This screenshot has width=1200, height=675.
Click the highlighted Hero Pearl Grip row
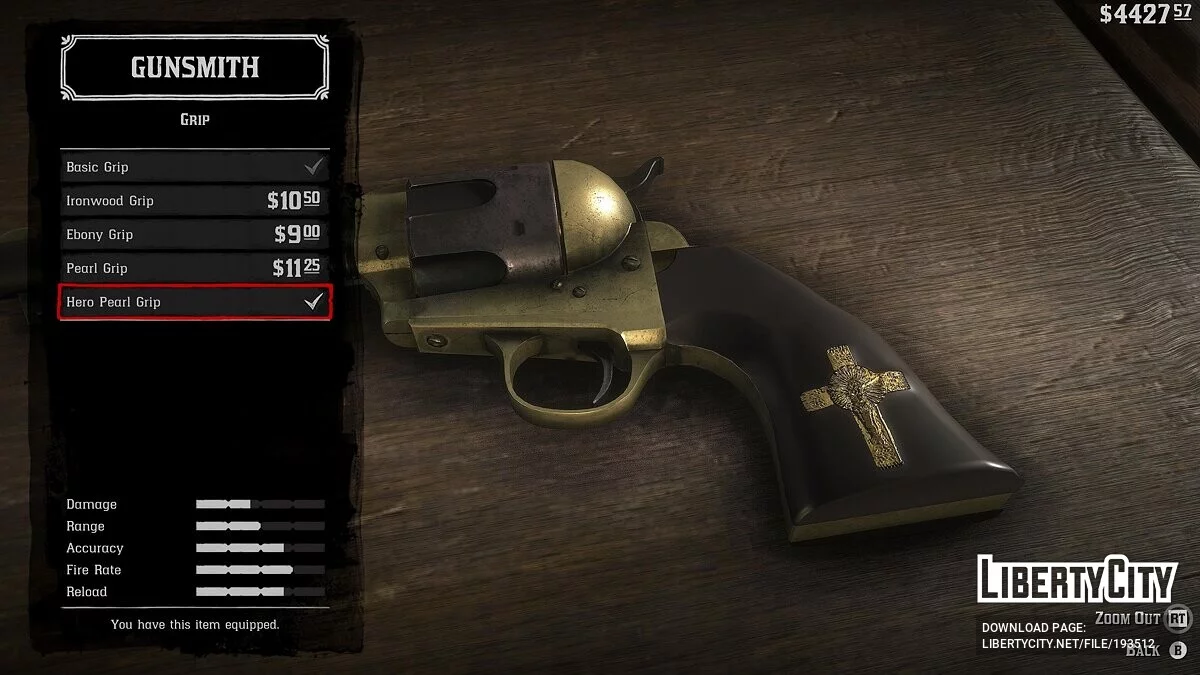[x=195, y=302]
